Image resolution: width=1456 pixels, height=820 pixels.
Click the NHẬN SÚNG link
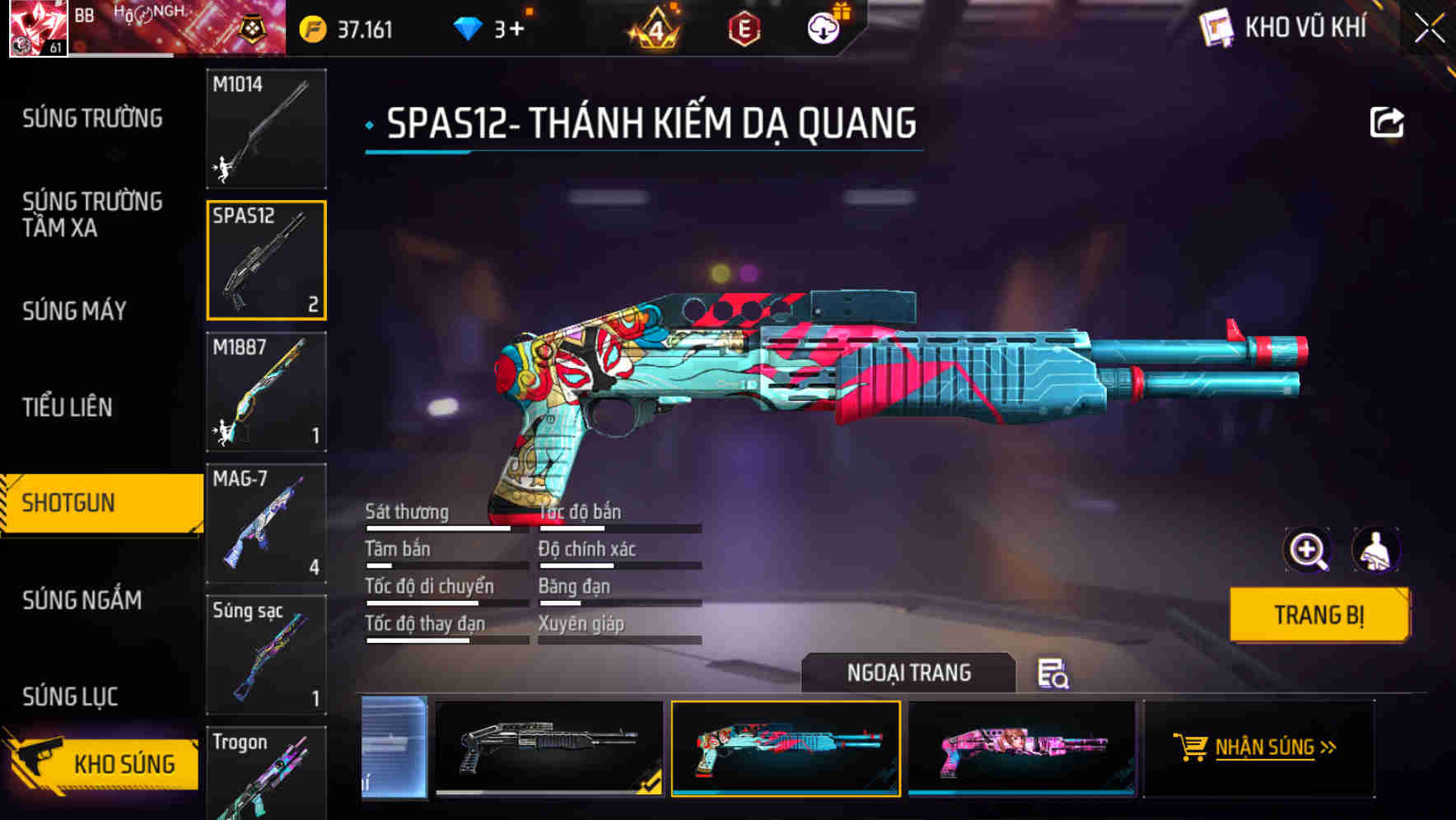point(1267,748)
